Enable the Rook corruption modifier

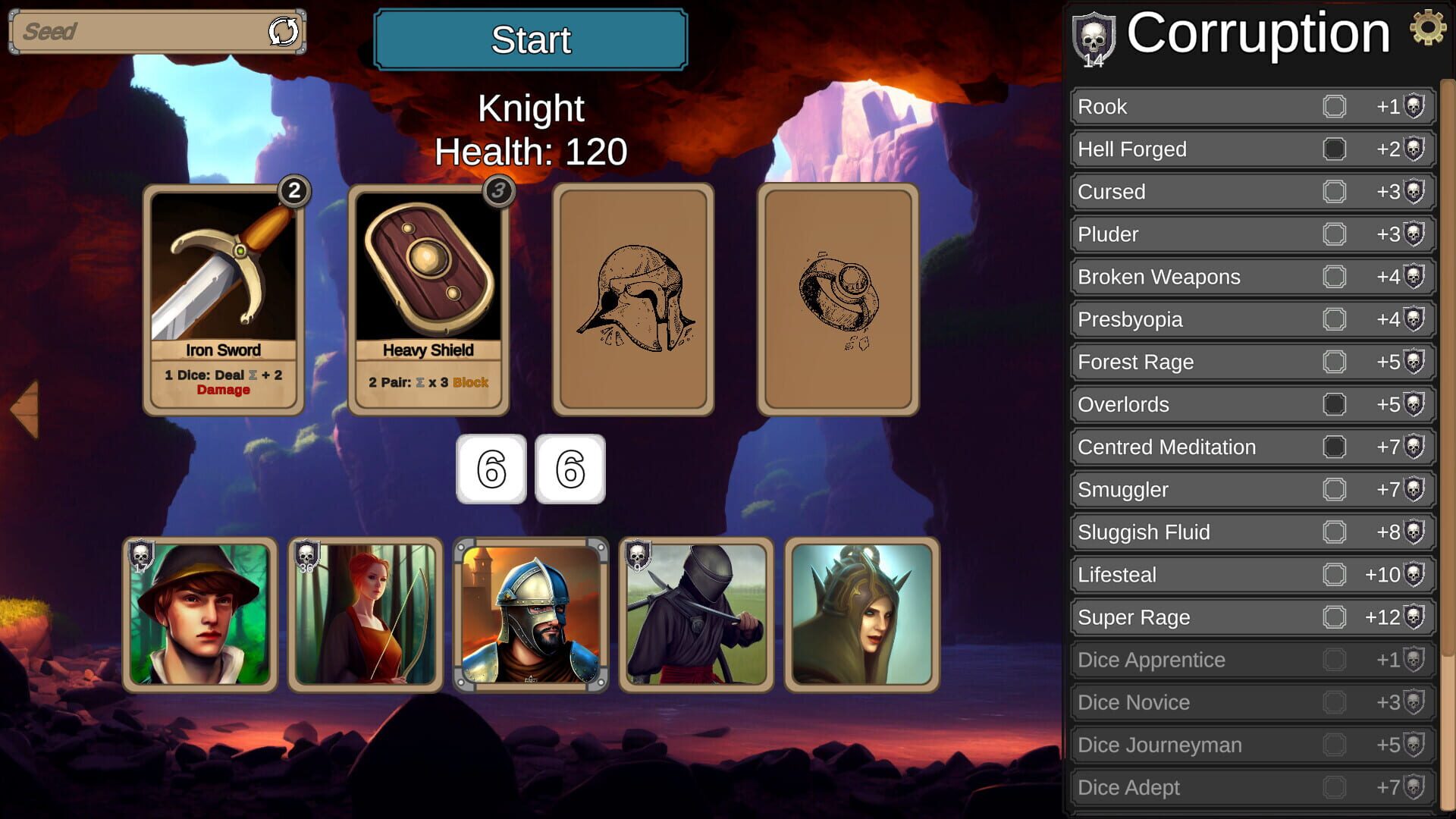(x=1335, y=107)
